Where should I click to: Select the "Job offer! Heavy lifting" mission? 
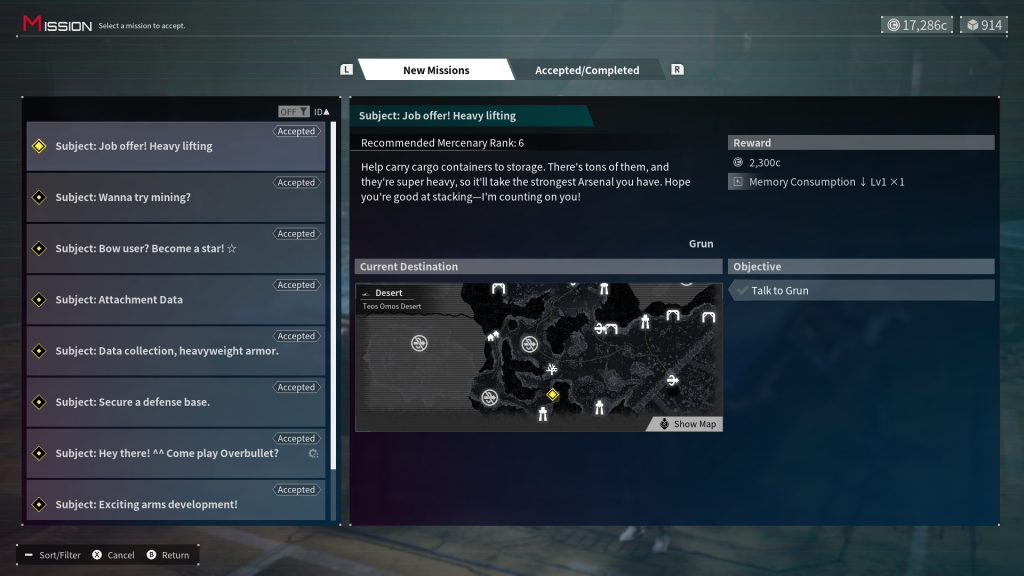point(176,146)
